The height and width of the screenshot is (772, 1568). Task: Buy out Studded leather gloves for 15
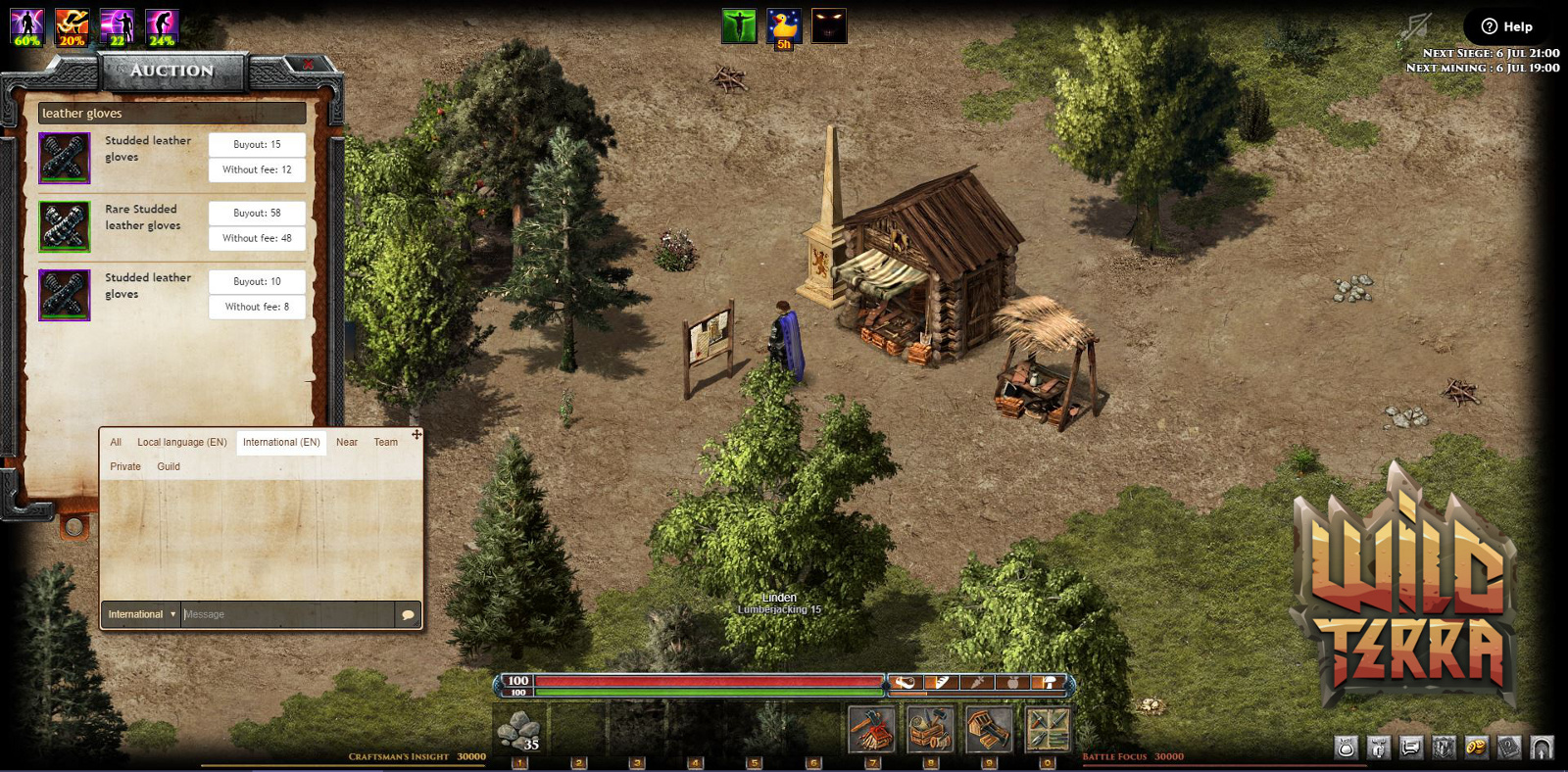(x=257, y=144)
